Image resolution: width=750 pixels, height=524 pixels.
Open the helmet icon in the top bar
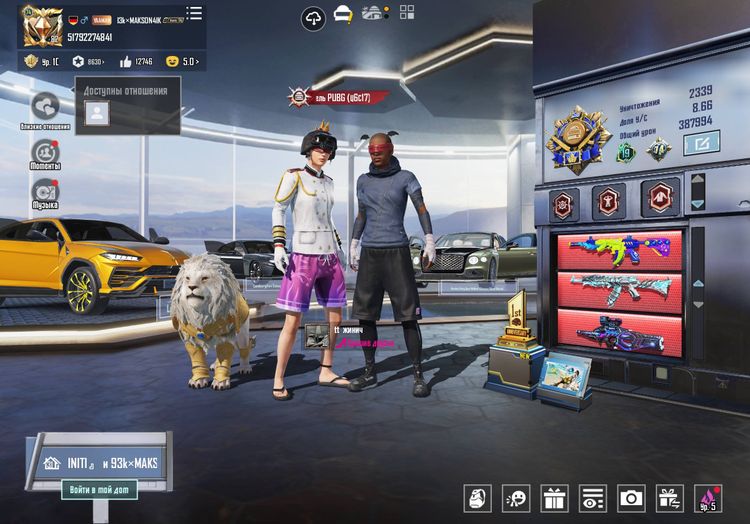tap(343, 15)
